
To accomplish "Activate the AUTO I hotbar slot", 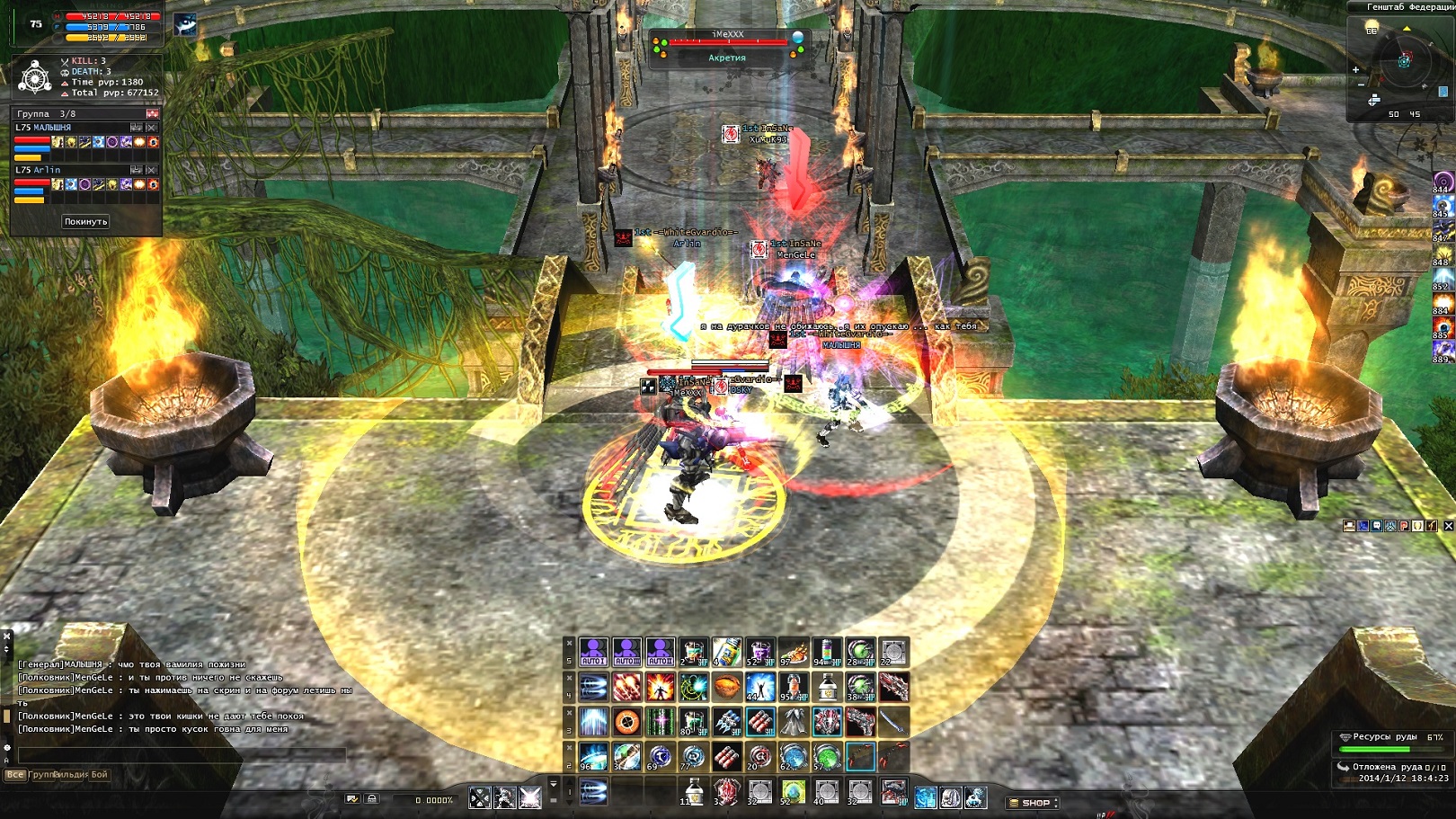I will pos(593,652).
